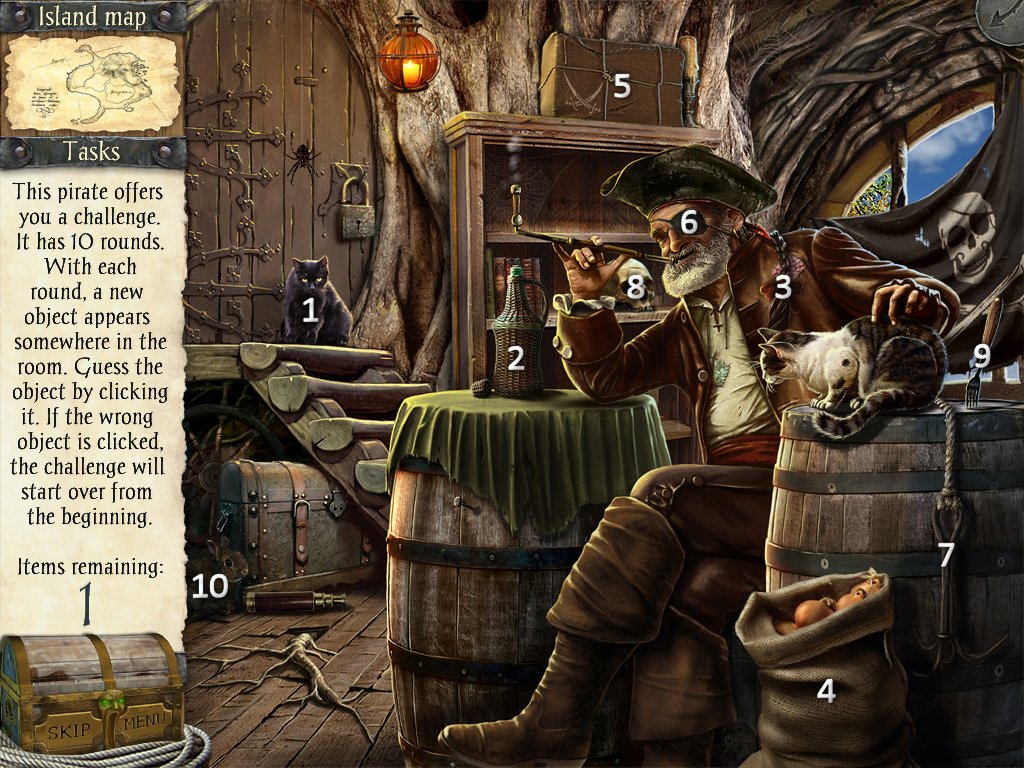This screenshot has height=768, width=1024.
Task: Open the Island map parchment
Action: point(92,85)
